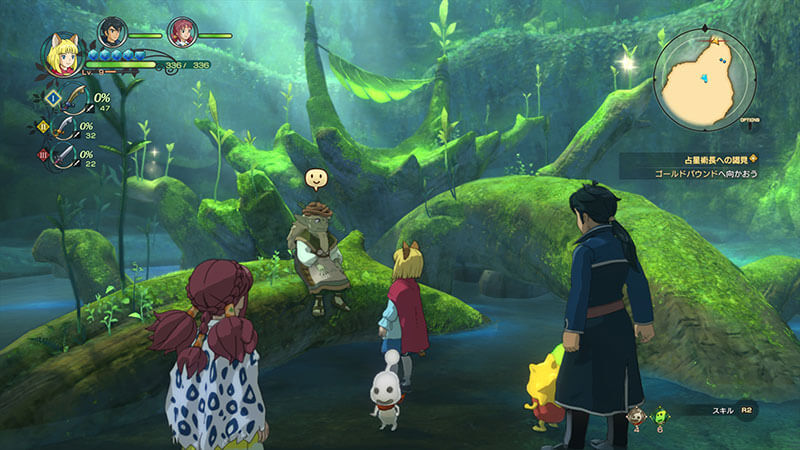Screen dimensions: 800x450
Task: Click the gold star marker on minimap
Action: pos(717,41)
